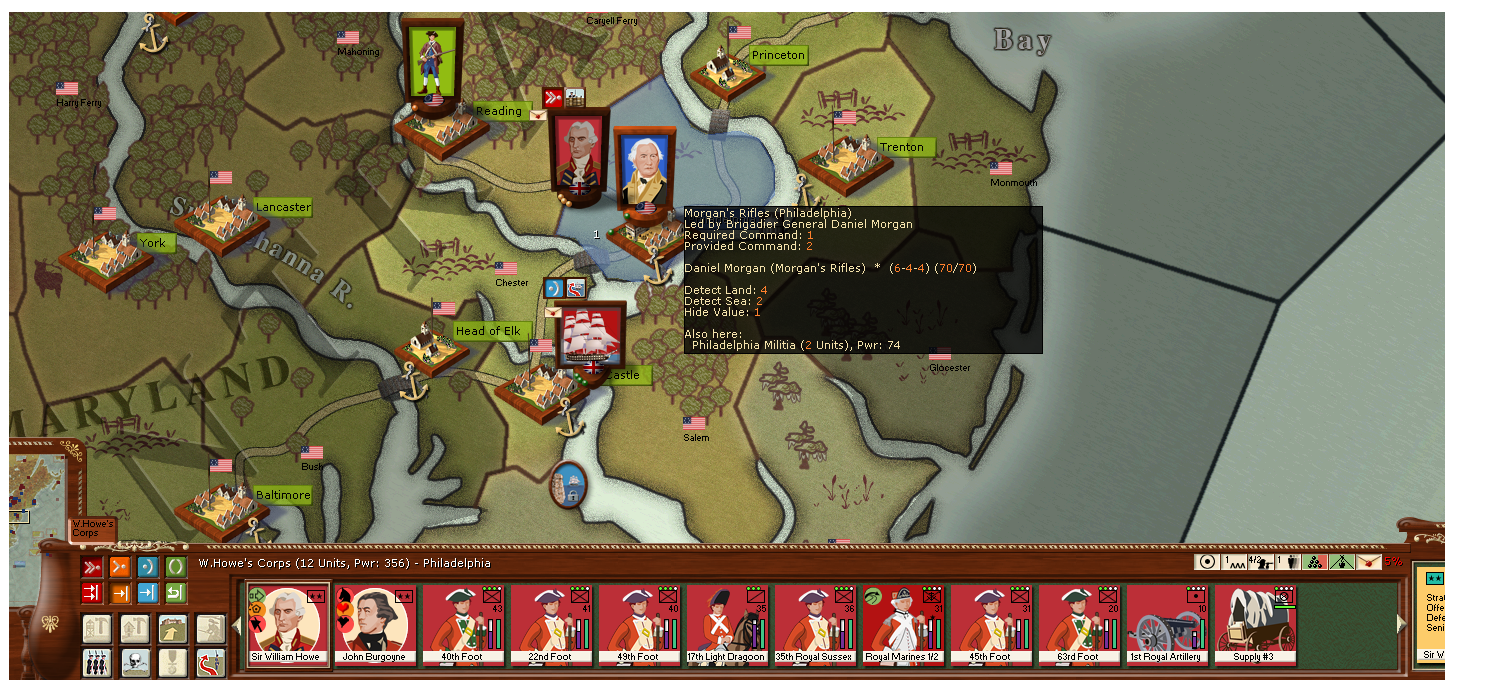
Task: Click the red double-arrow posture button
Action: click(92, 567)
